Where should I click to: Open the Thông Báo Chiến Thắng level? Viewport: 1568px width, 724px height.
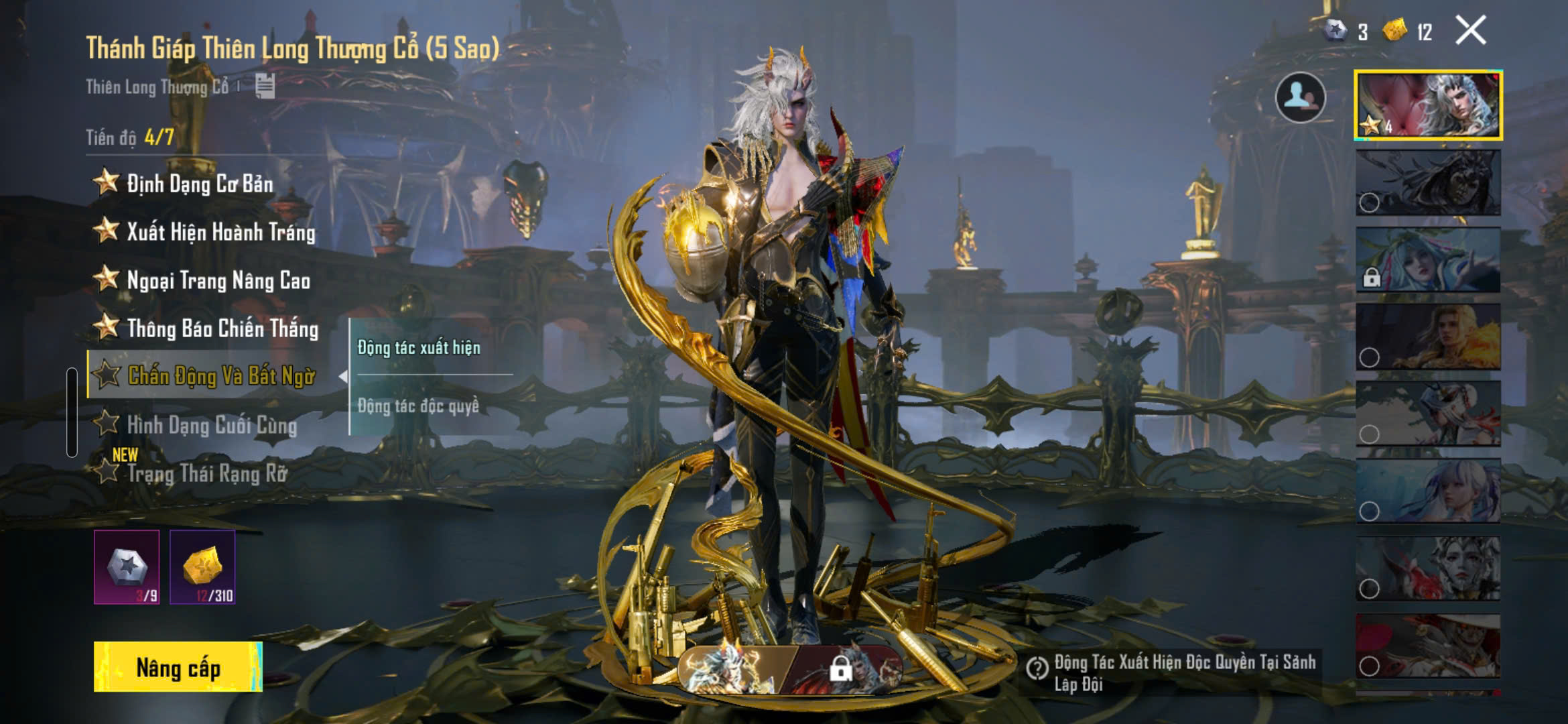(x=222, y=328)
